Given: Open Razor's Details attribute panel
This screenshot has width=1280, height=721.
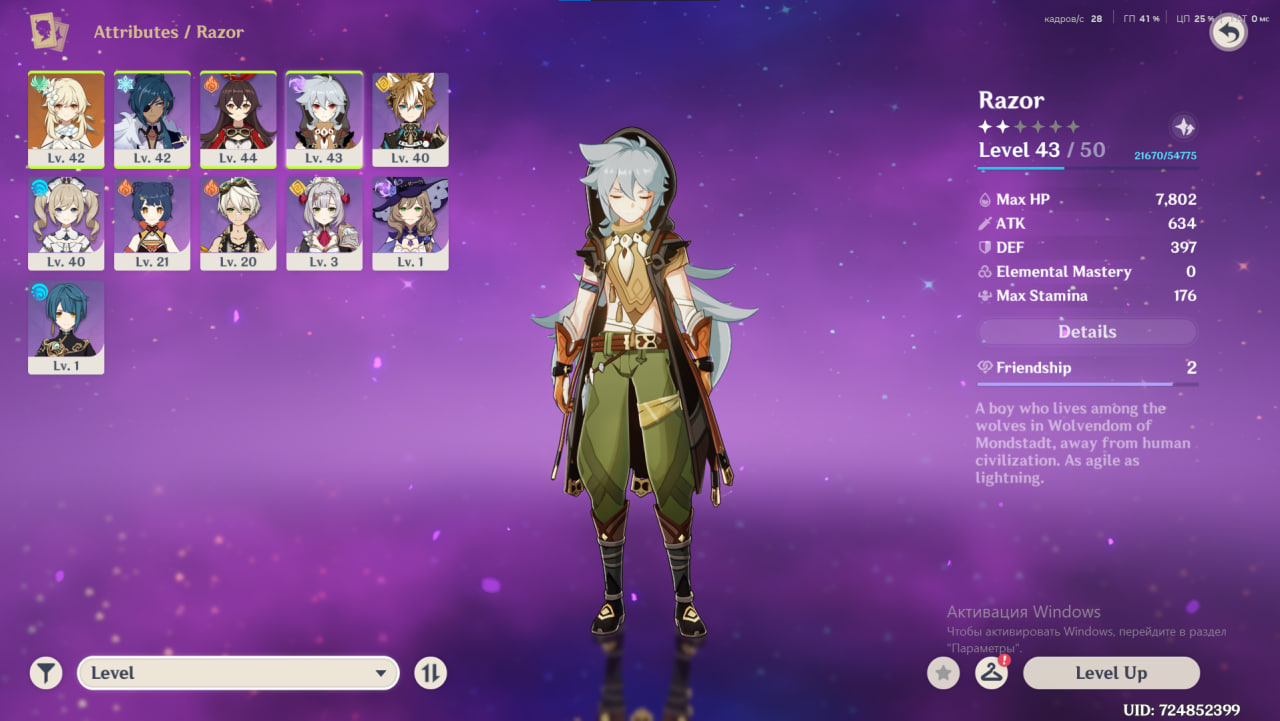Looking at the screenshot, I should click(1087, 332).
